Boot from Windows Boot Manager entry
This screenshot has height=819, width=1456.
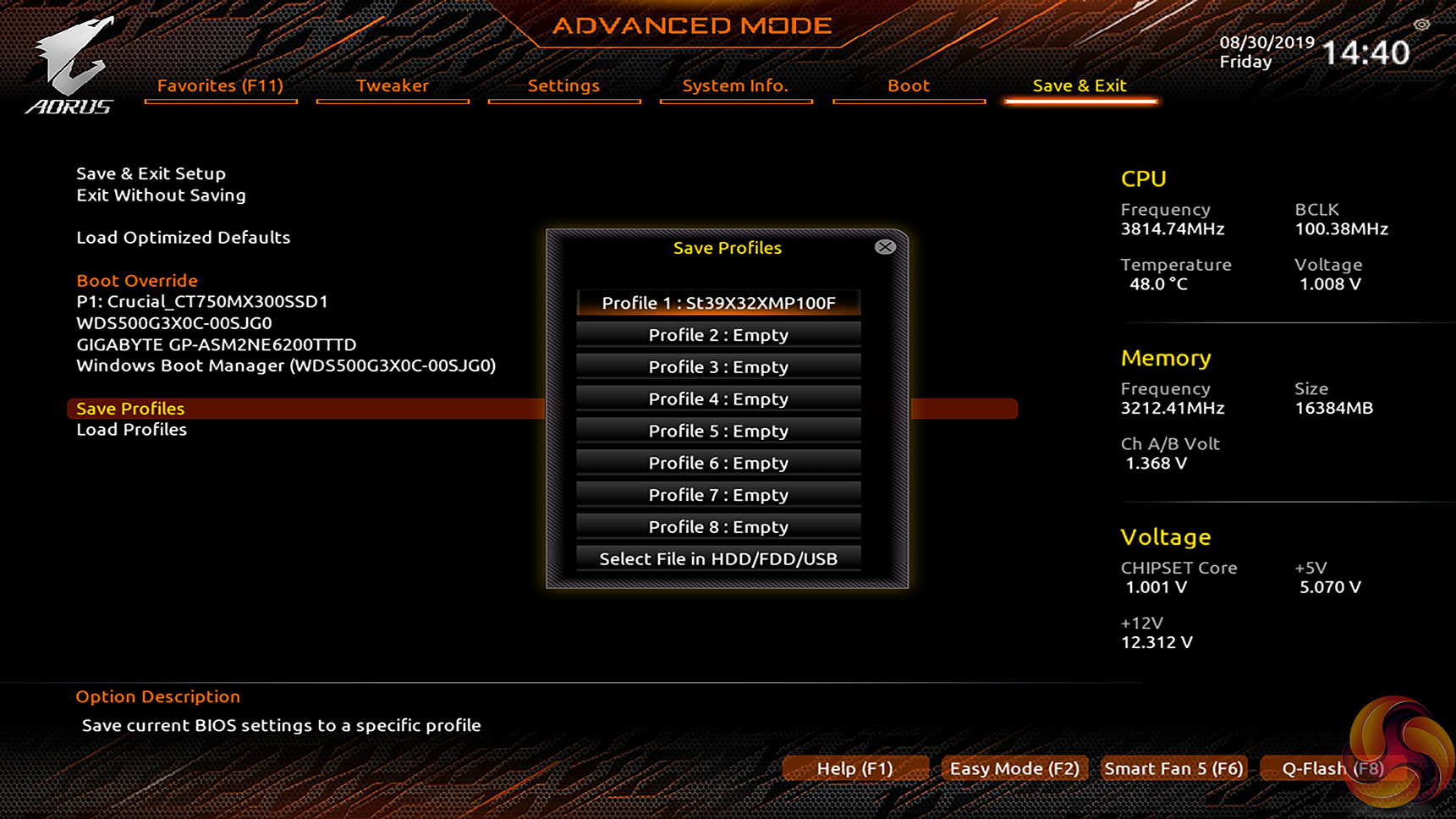point(286,366)
